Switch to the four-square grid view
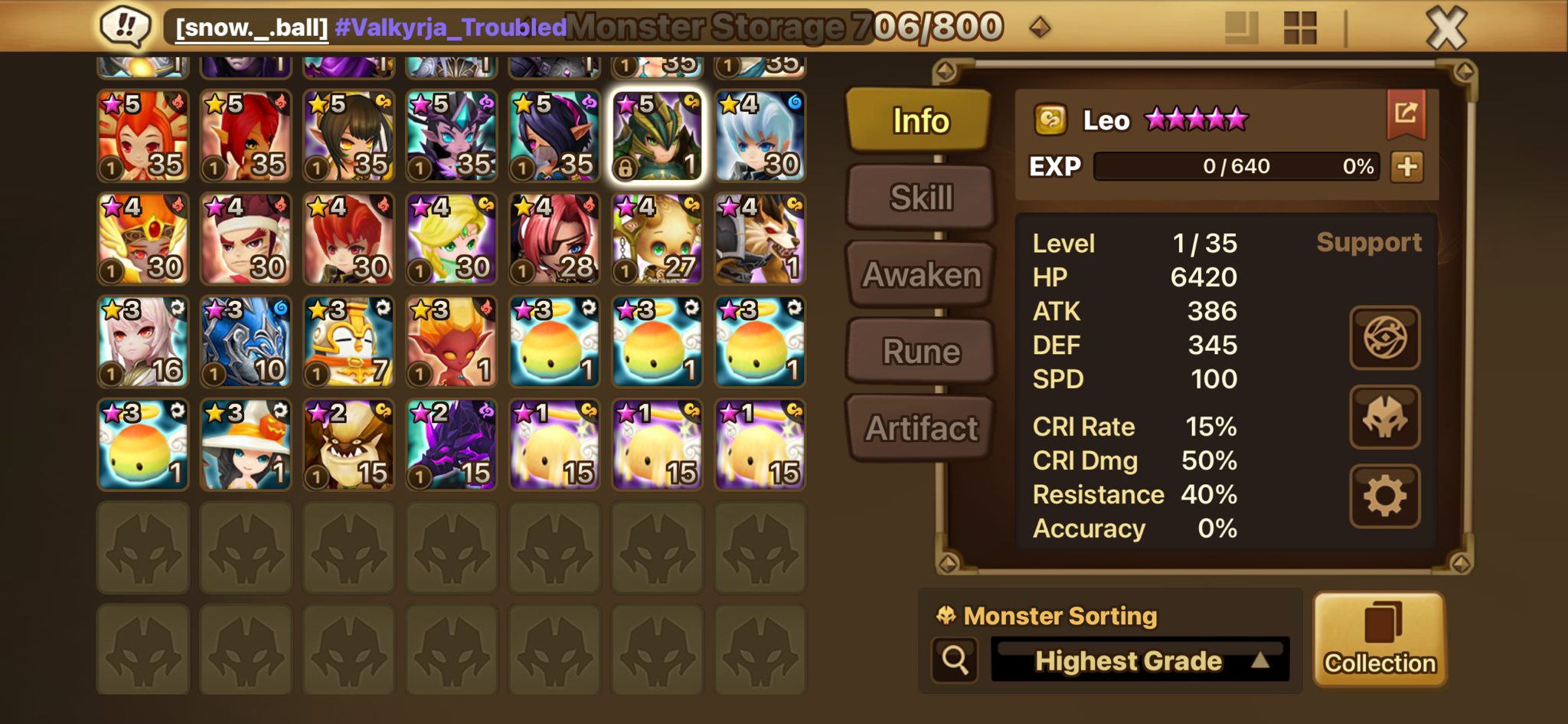Screen dimensions: 1568x724 [x=1299, y=28]
